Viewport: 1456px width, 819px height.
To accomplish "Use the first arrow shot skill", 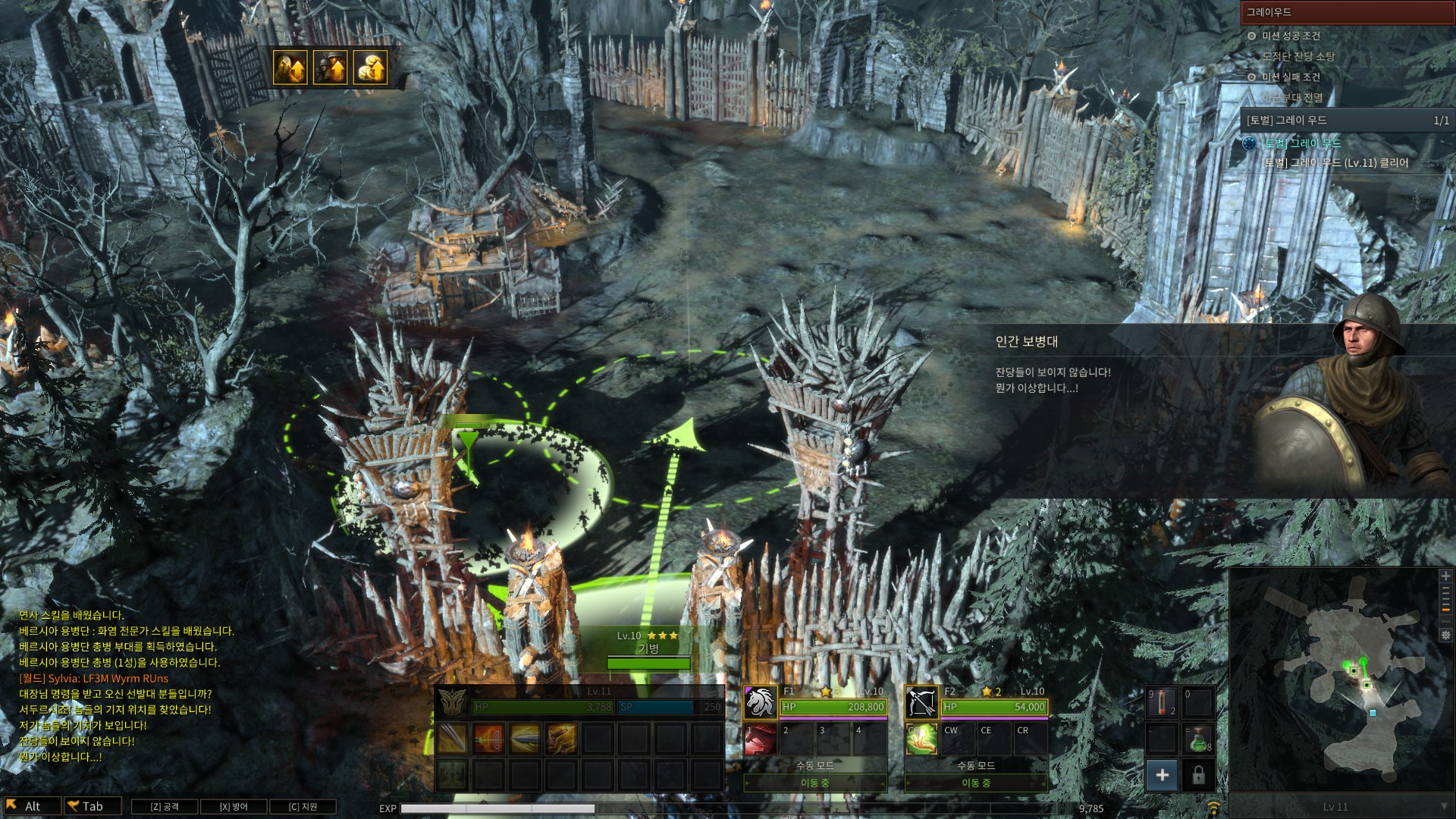I will [x=453, y=738].
